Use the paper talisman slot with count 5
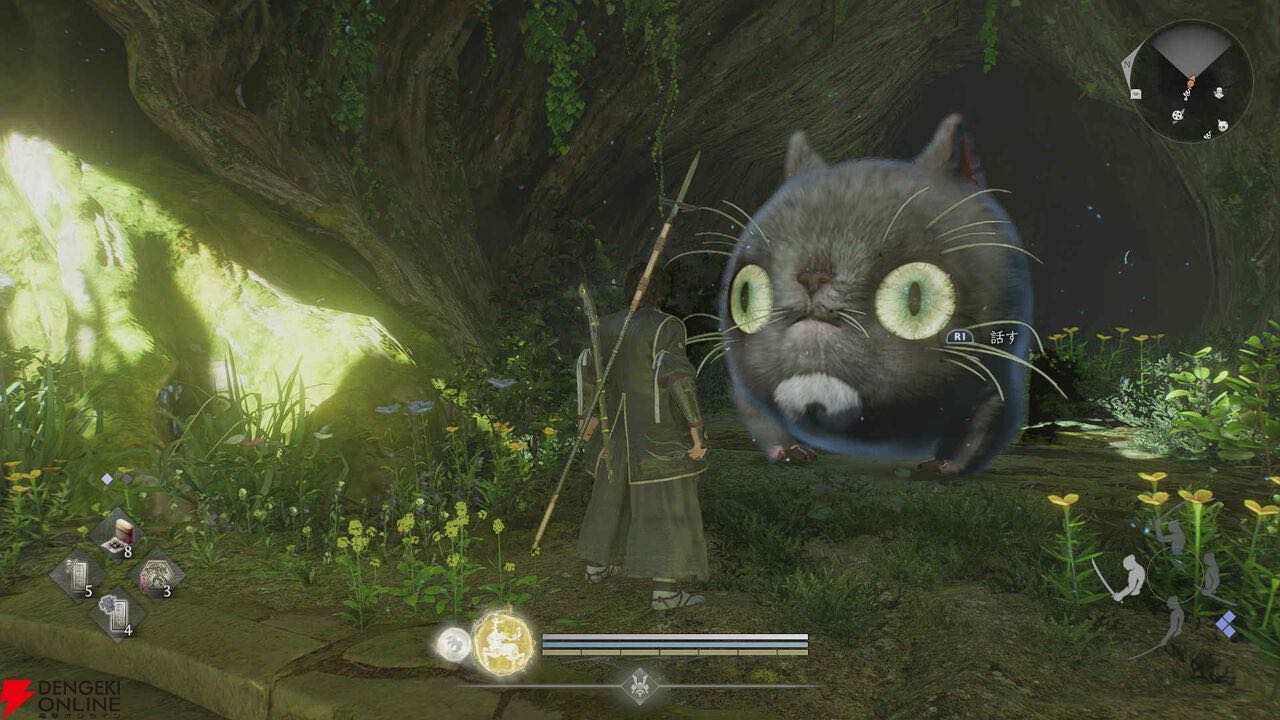The width and height of the screenshot is (1280, 720). pyautogui.click(x=78, y=577)
